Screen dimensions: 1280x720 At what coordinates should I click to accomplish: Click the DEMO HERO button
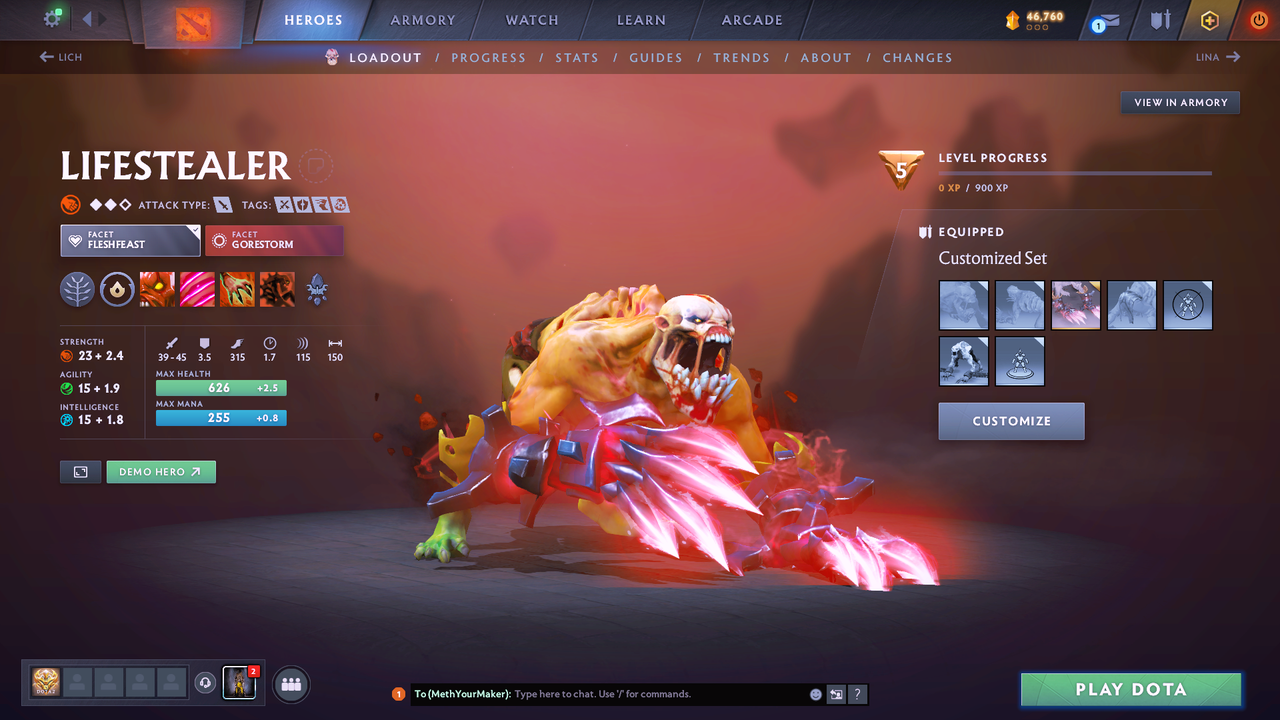(x=160, y=471)
